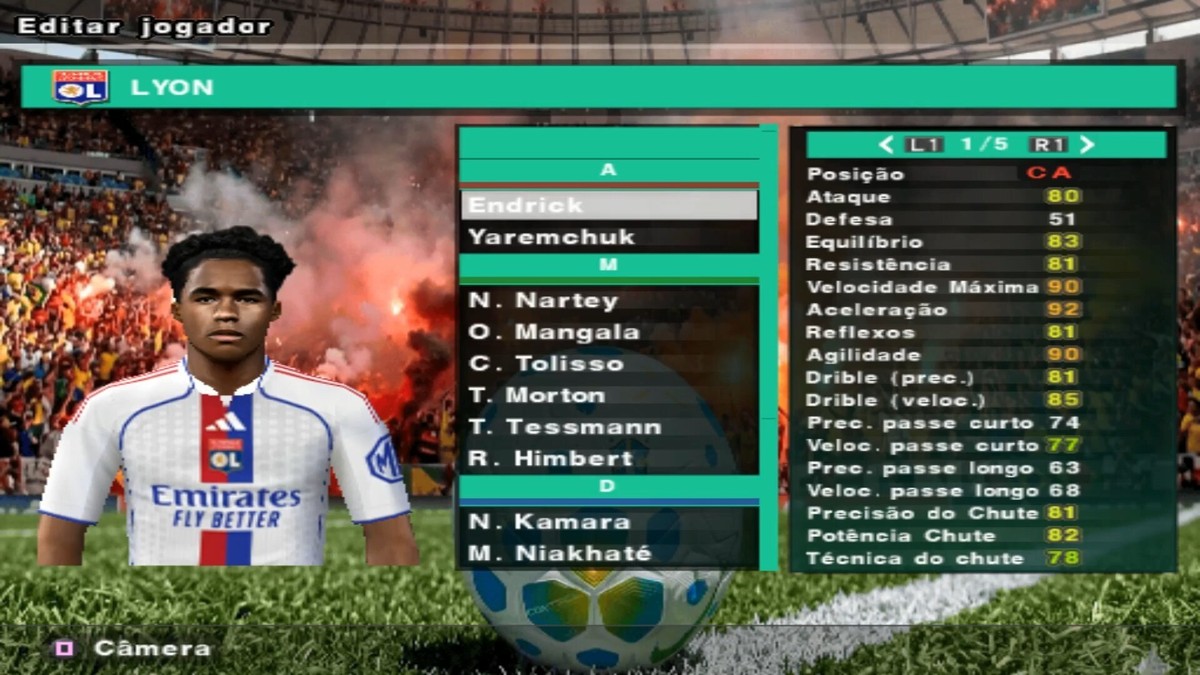Viewport: 1200px width, 675px height.
Task: Select C. Tolisso in the roster
Action: (608, 364)
